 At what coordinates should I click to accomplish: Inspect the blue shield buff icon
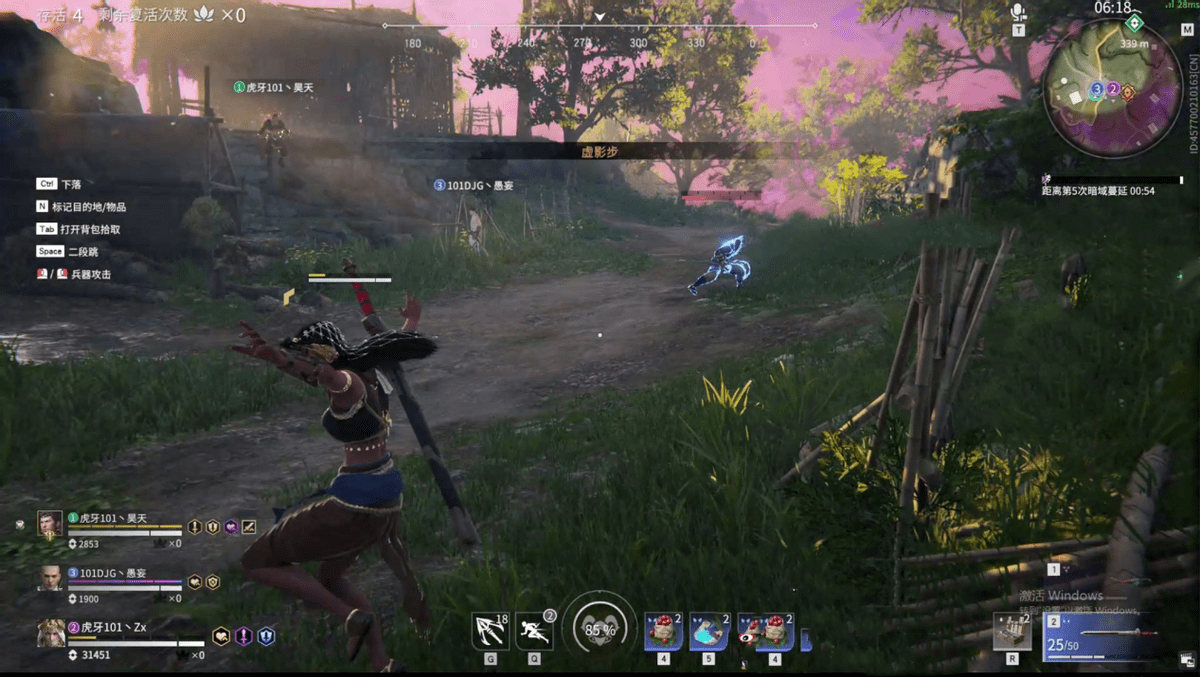coord(266,635)
